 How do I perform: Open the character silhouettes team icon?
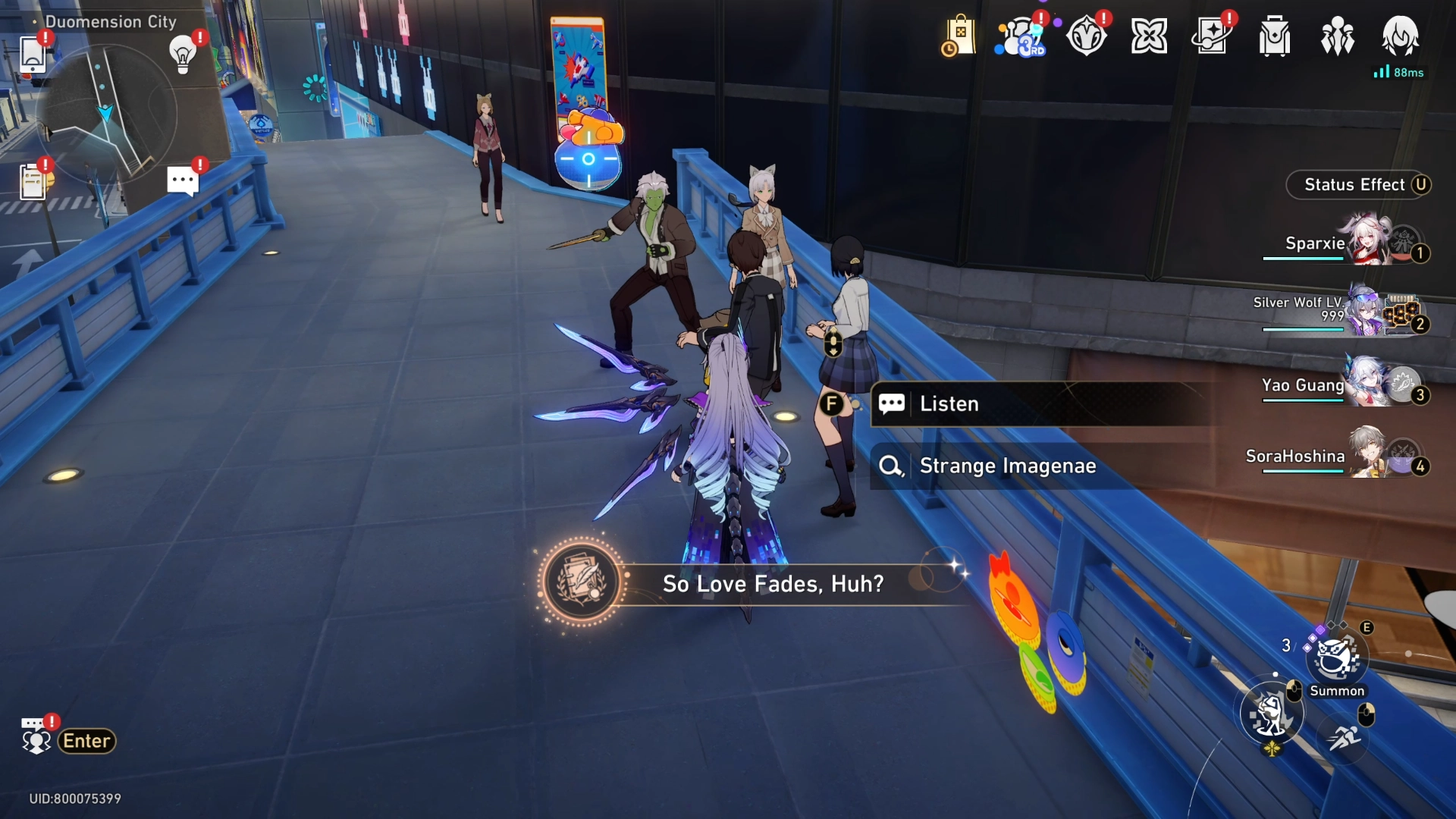(x=1337, y=36)
